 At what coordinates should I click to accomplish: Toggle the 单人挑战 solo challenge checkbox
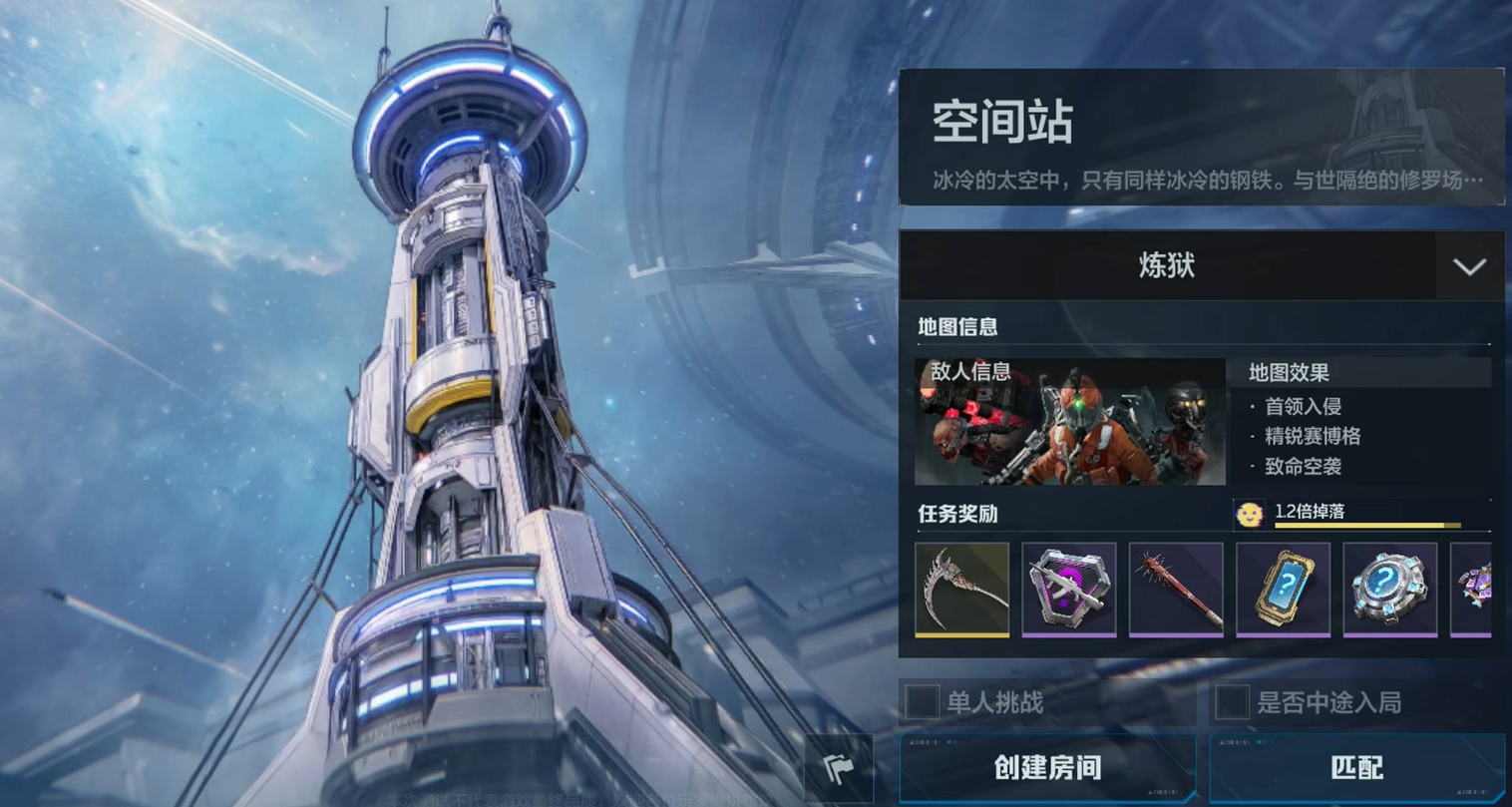point(922,702)
